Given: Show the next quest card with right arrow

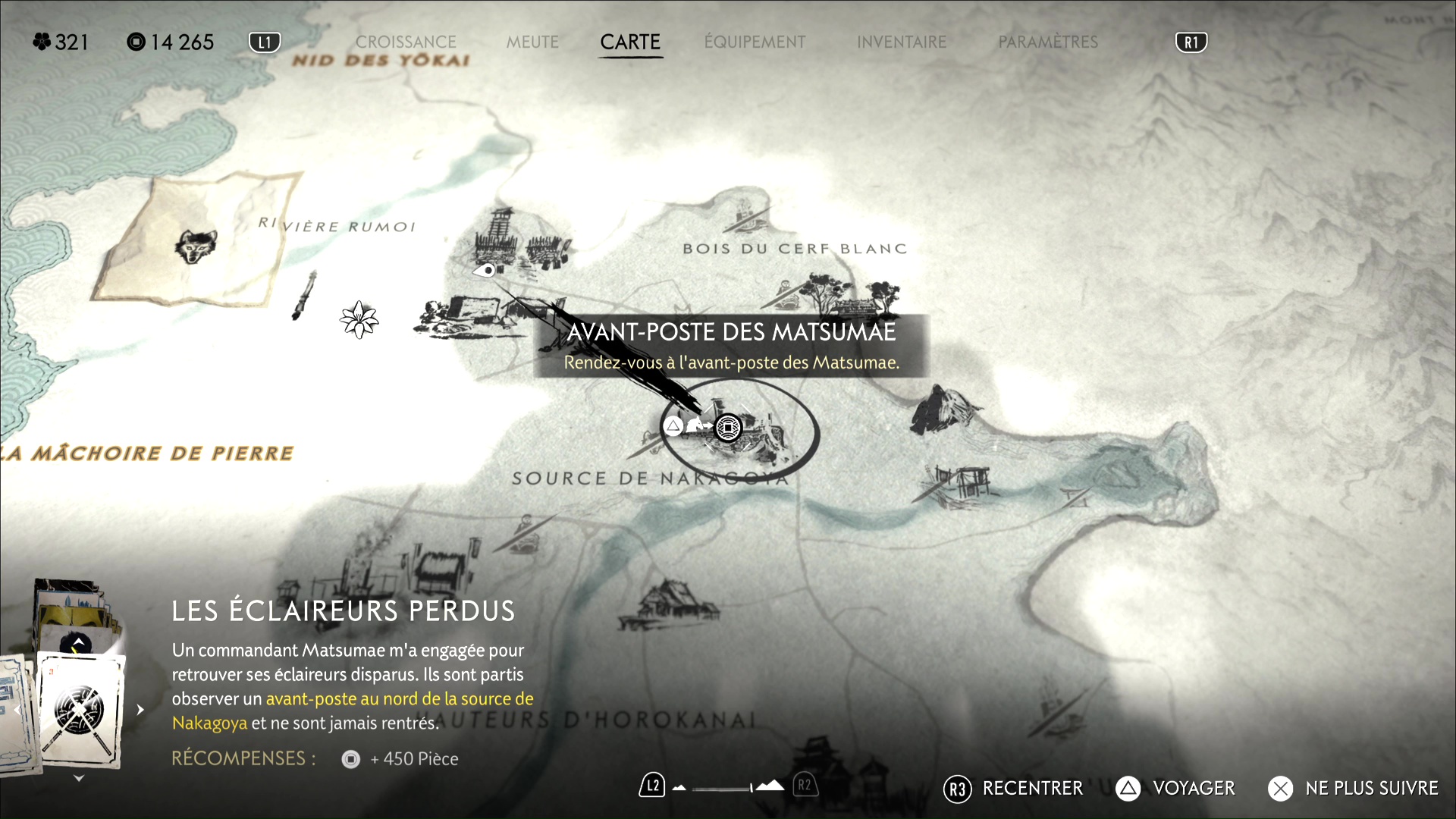Looking at the screenshot, I should 140,710.
